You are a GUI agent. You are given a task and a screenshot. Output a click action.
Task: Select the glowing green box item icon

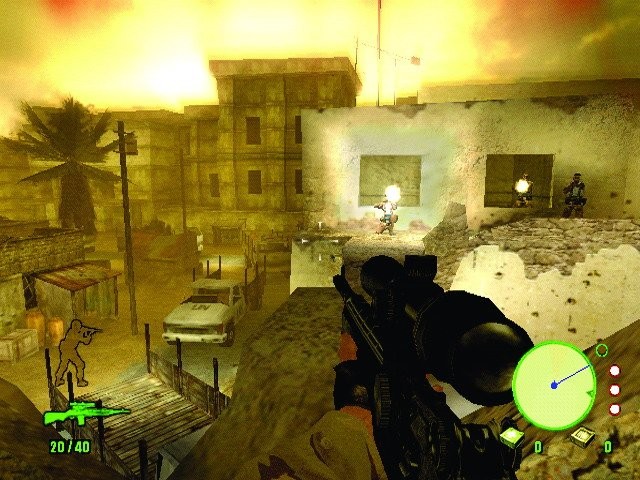(x=510, y=437)
